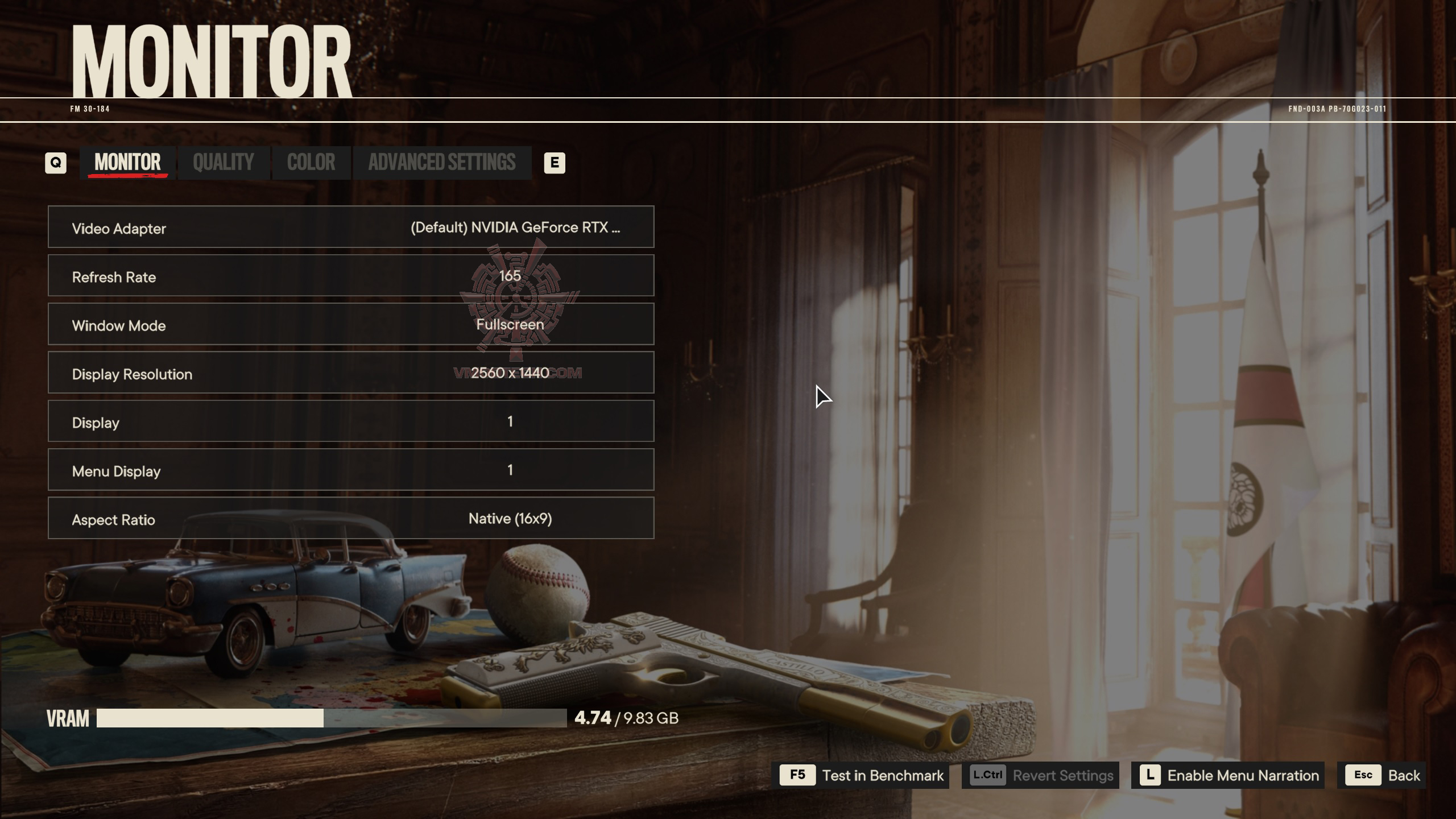Viewport: 1456px width, 819px height.
Task: Select the Monitor tab
Action: click(127, 163)
